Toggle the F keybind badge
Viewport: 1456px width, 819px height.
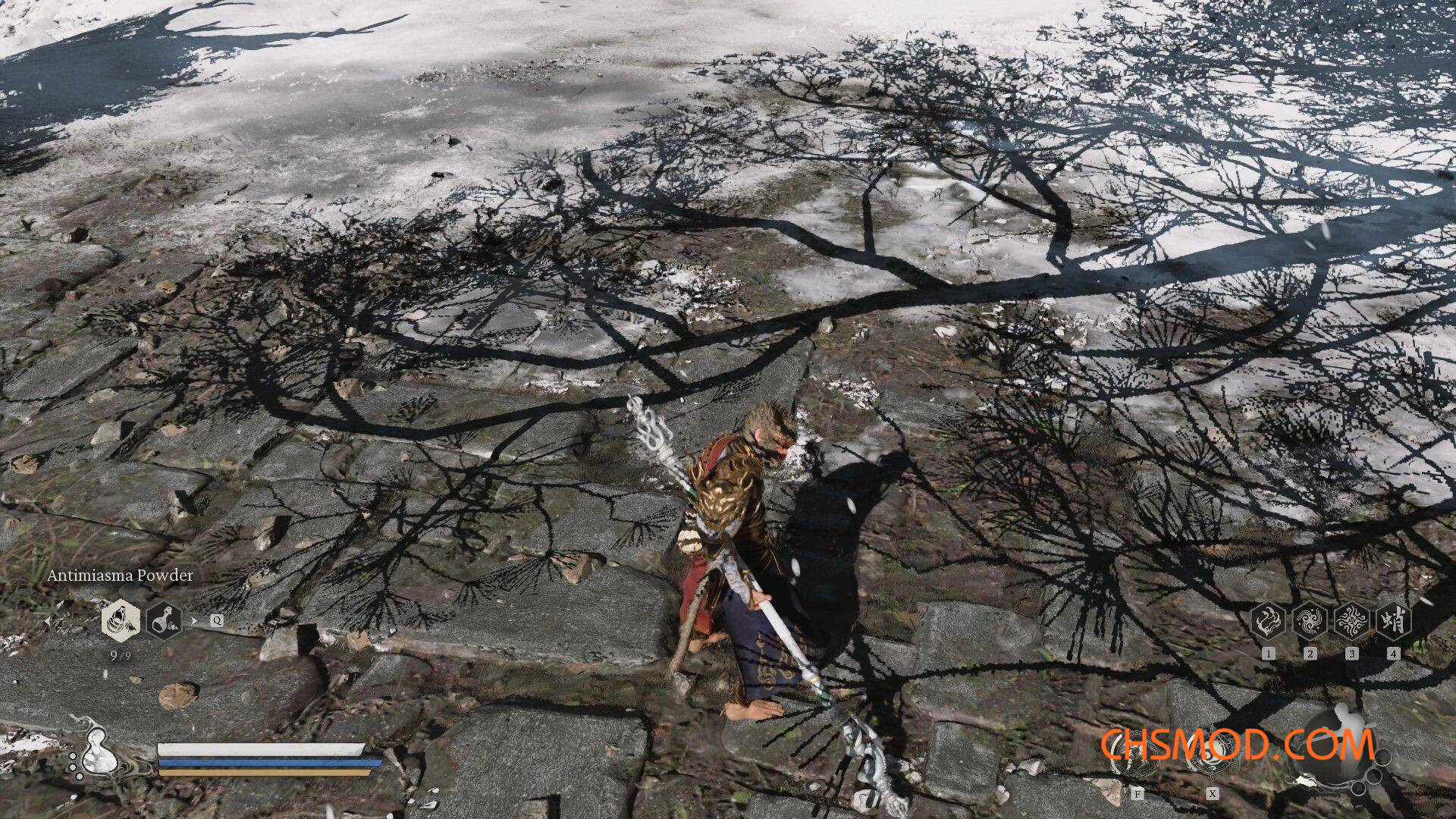[1137, 793]
